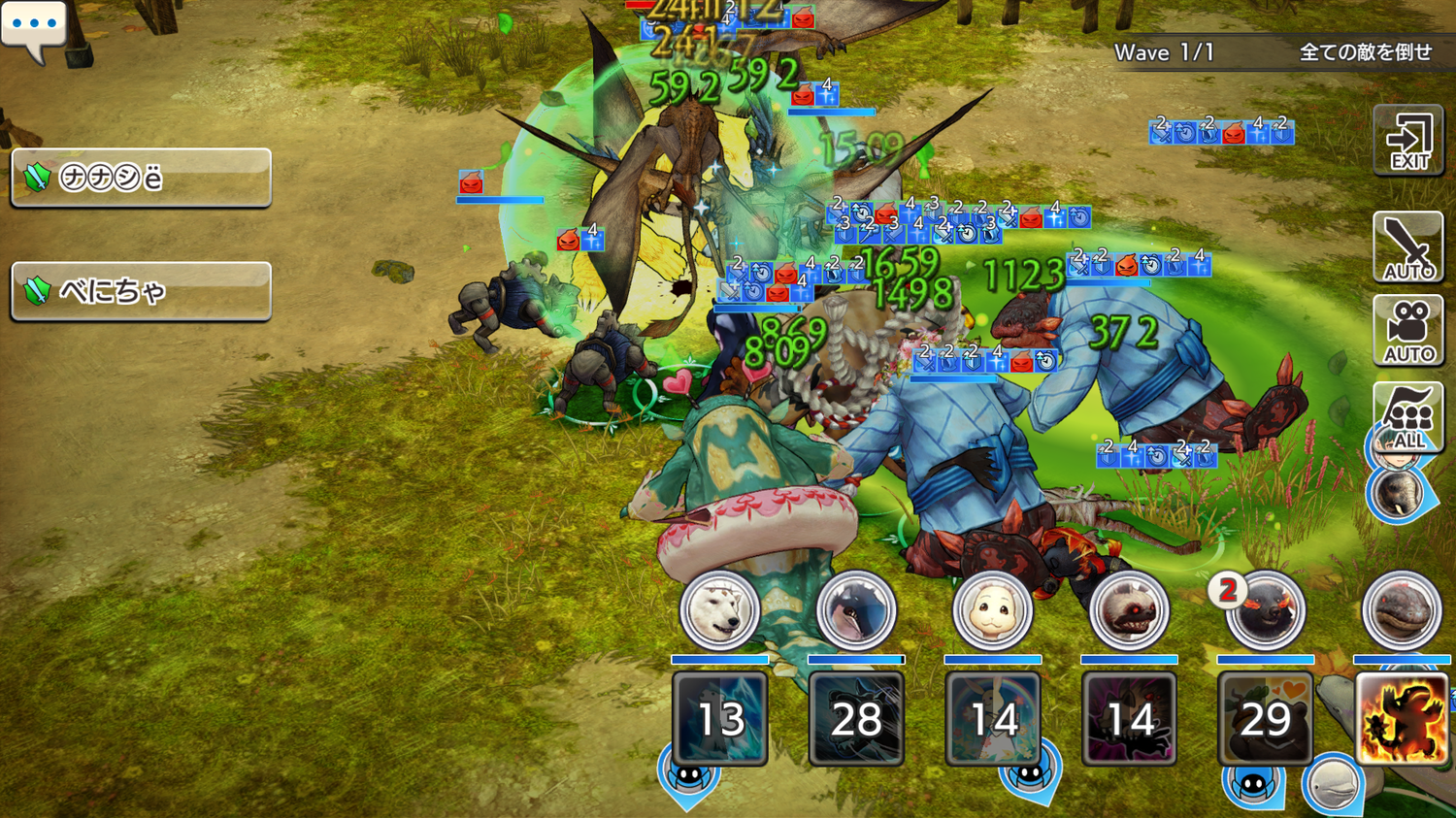Select the black bear with flaming eyes
Image resolution: width=1456 pixels, height=818 pixels.
[1265, 611]
